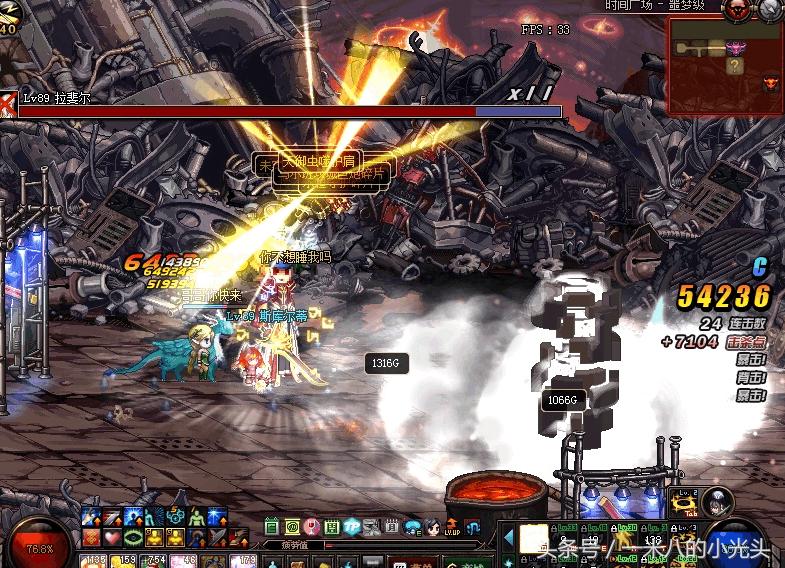Activate the golden Tab-labelled skill icon
785x568 pixels.
coord(684,503)
